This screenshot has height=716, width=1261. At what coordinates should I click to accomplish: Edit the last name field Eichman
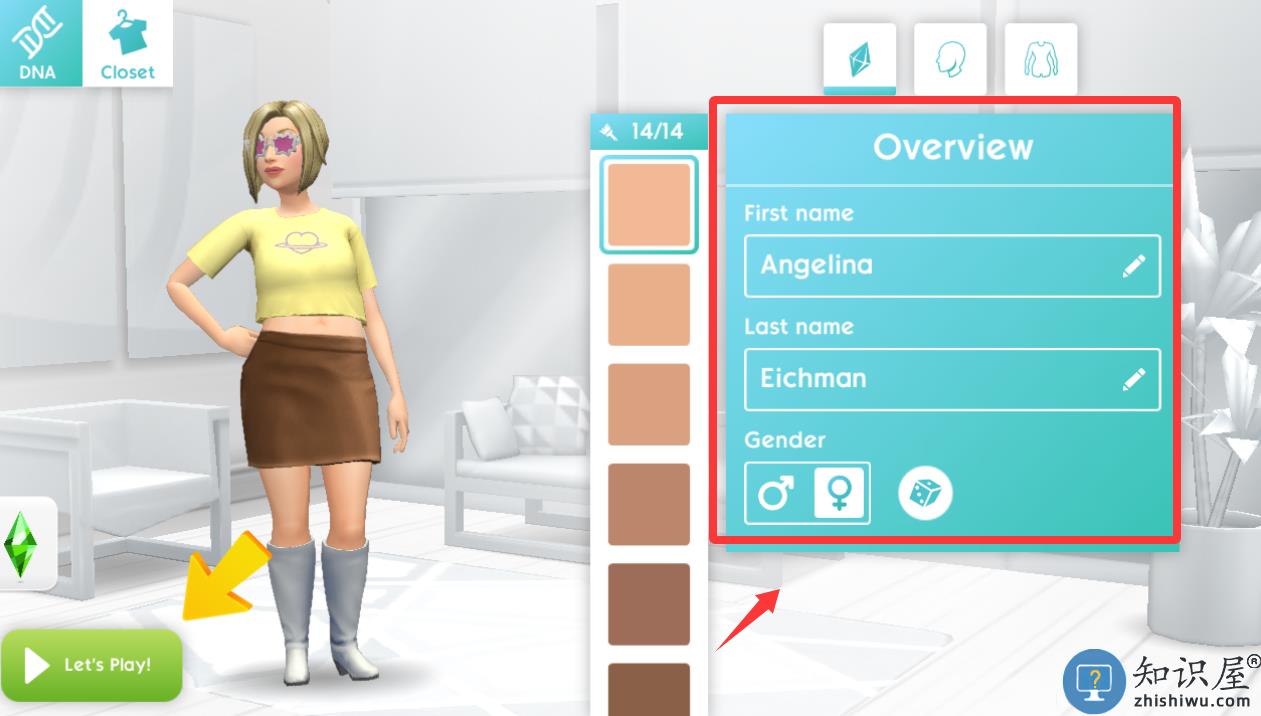click(951, 379)
